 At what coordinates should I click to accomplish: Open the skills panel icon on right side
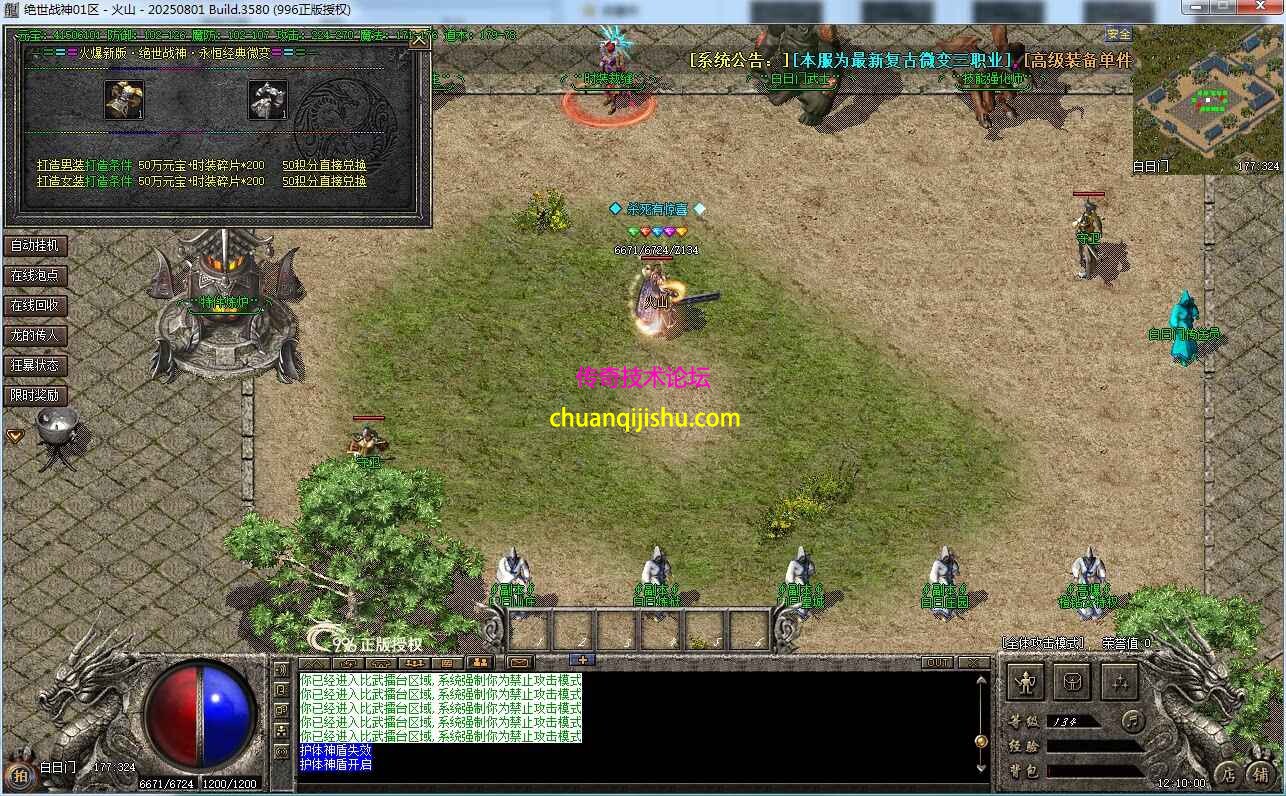pyautogui.click(x=1120, y=681)
